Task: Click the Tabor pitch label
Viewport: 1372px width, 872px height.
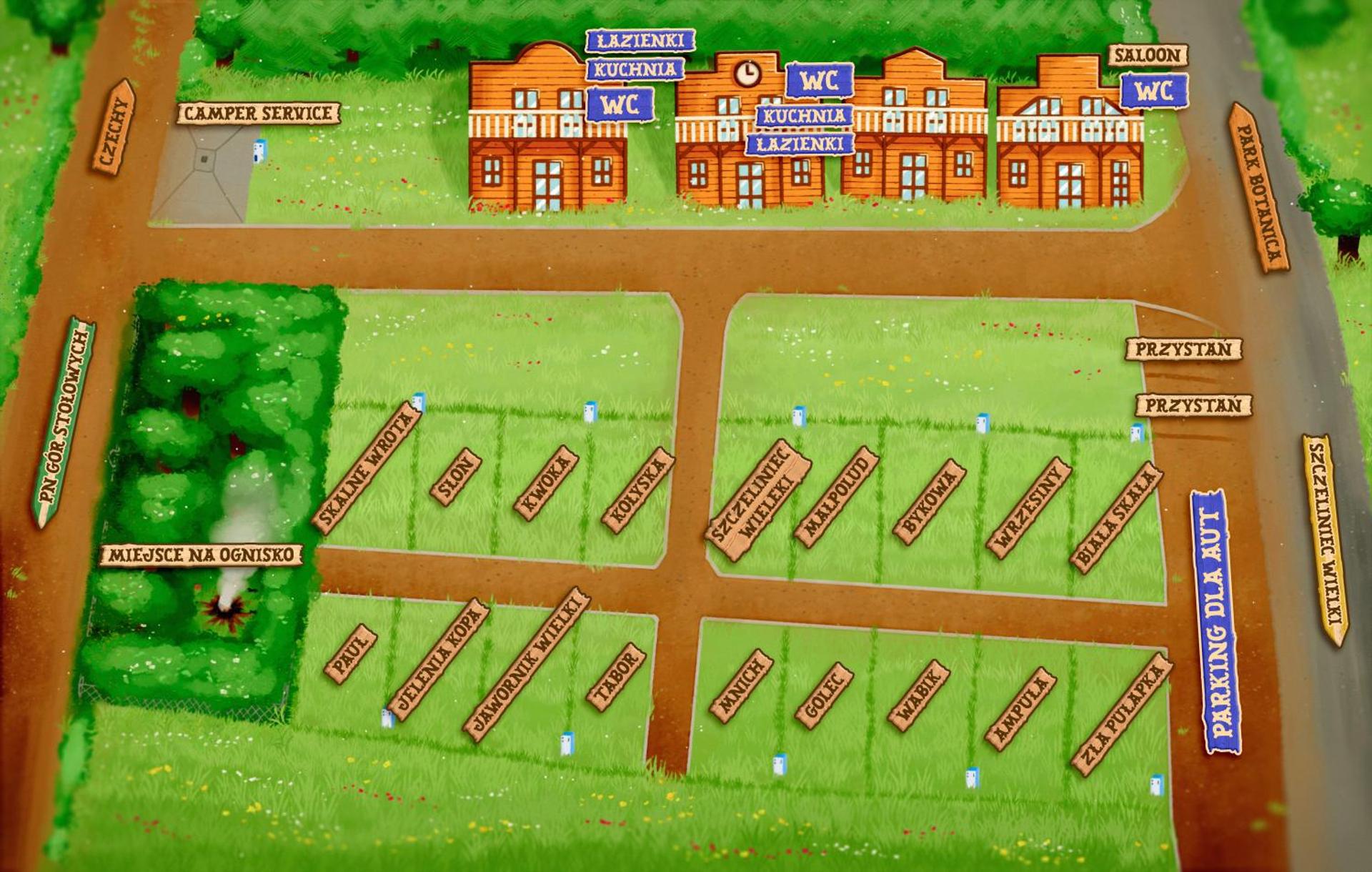Action: coord(616,677)
